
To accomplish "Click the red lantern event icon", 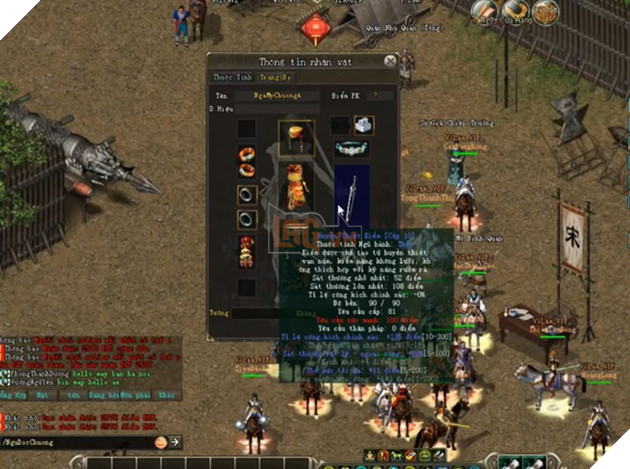I will click(316, 28).
